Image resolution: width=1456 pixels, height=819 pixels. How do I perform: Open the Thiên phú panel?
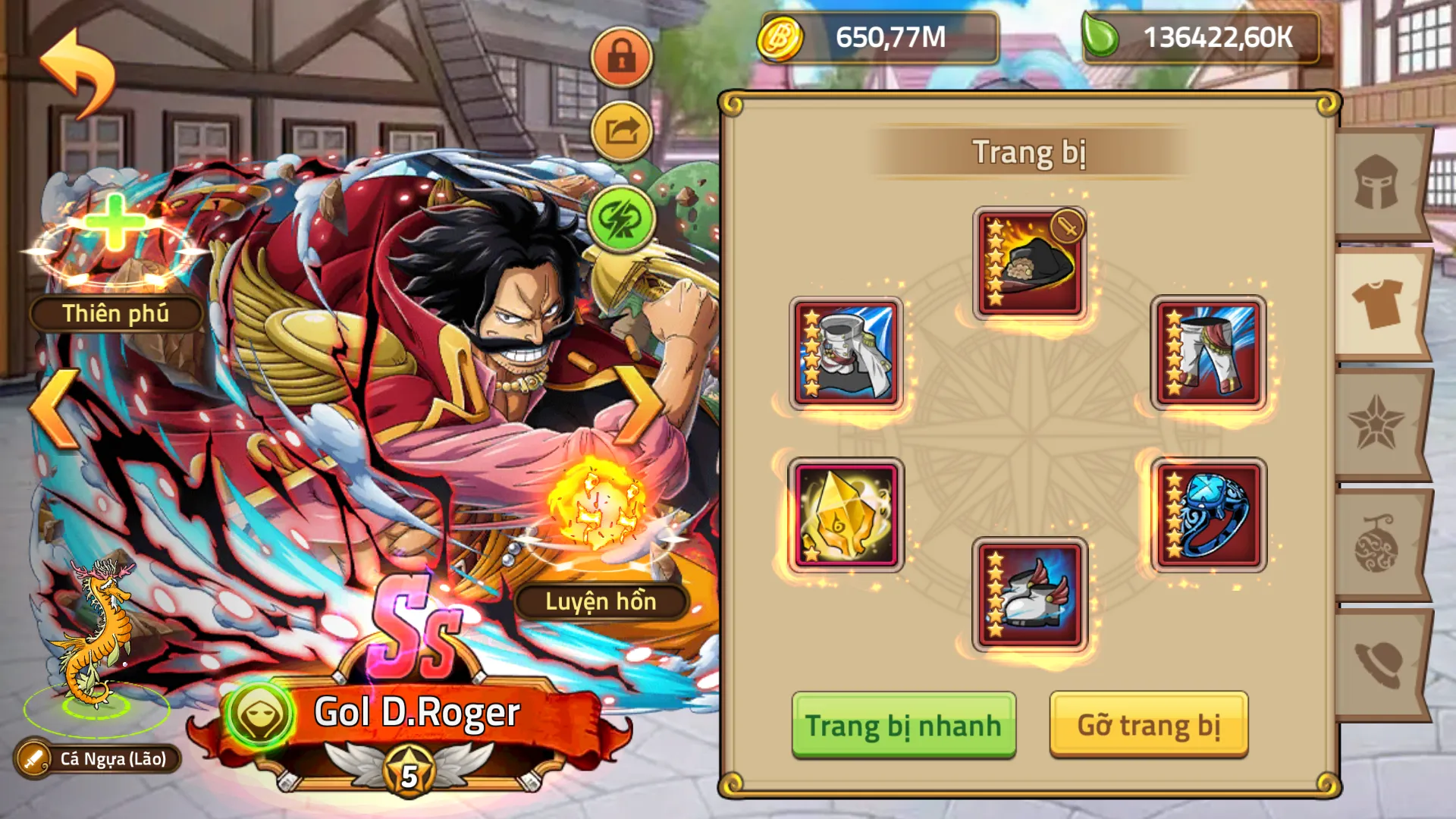[114, 311]
